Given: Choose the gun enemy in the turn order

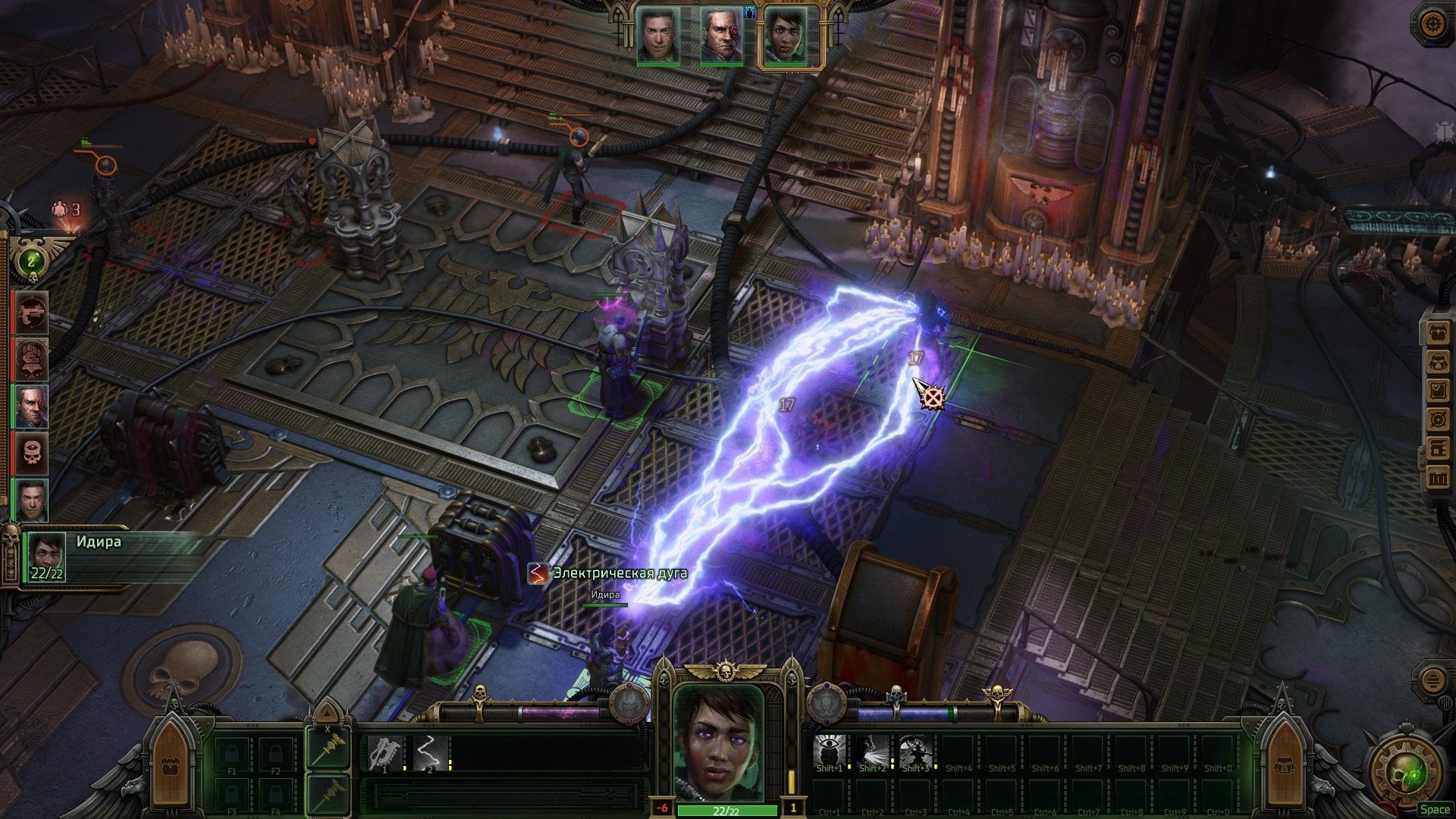Looking at the screenshot, I should 32,312.
